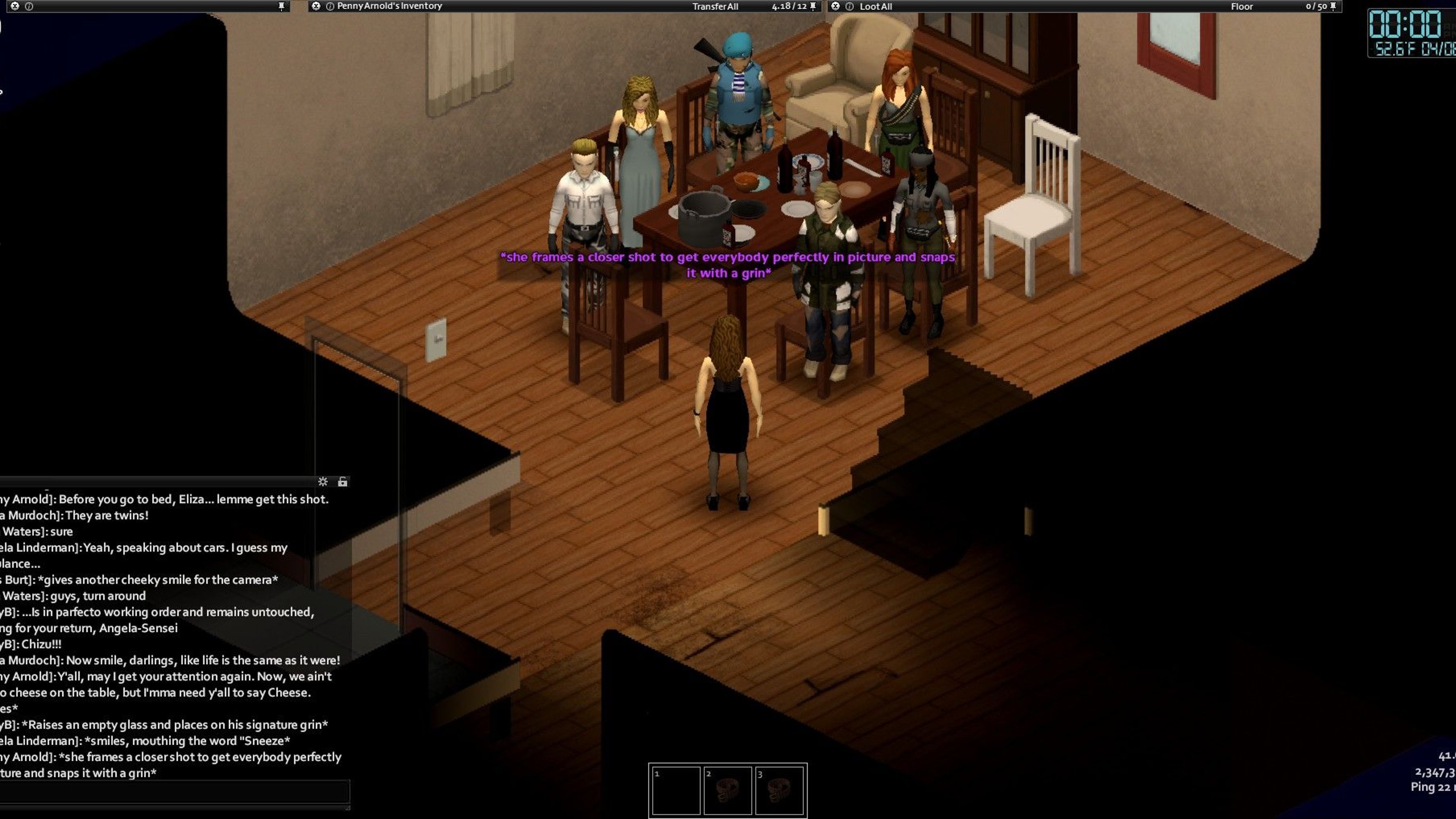Pin the loot panel open
Viewport: 1456px width, 819px height.
tap(1333, 6)
